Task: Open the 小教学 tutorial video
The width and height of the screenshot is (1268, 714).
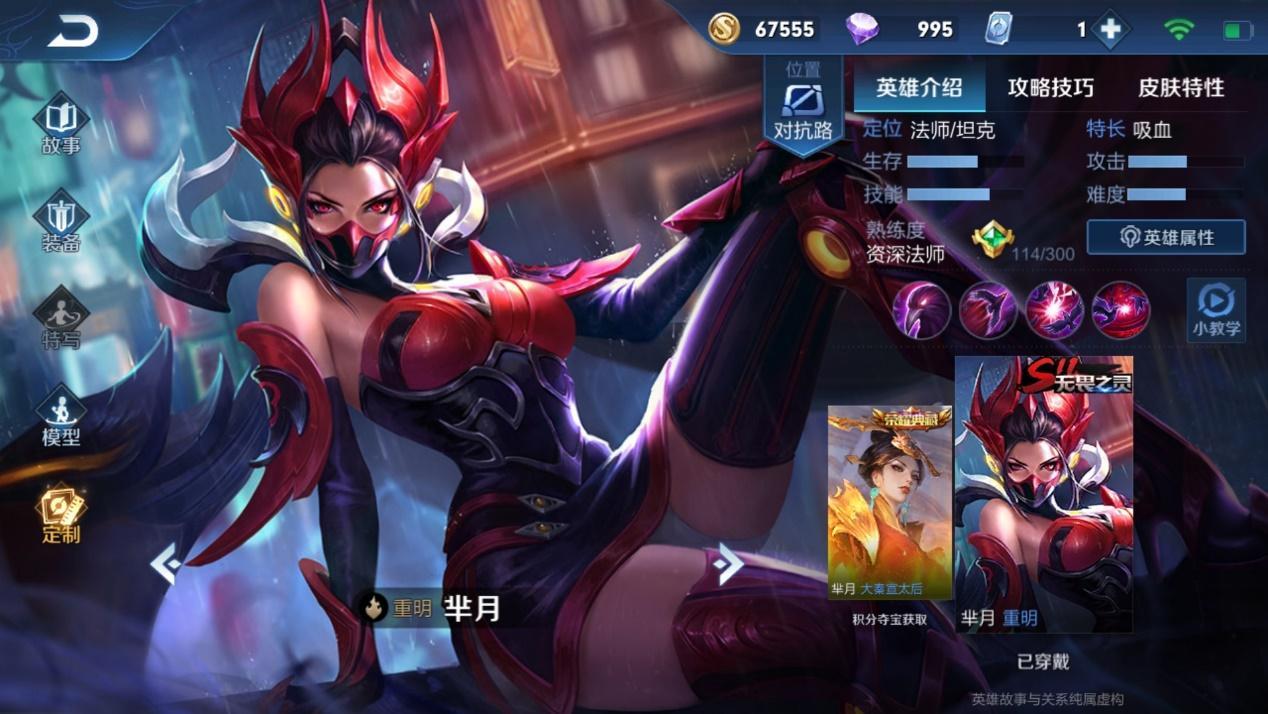Action: coord(1216,309)
